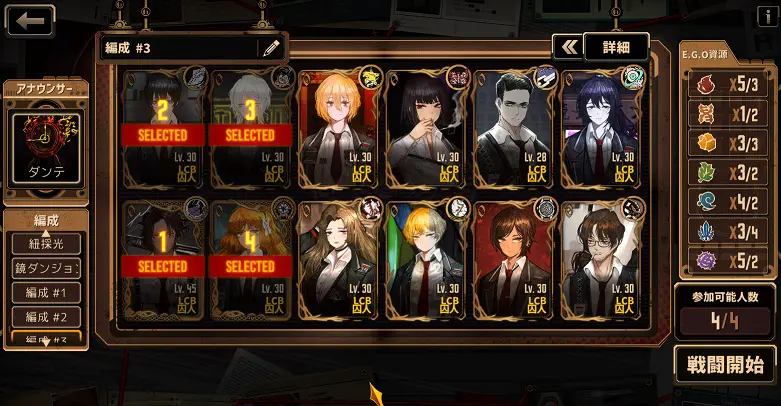The image size is (781, 406).
Task: Deselect the white-haired card marked 3
Action: coord(250,127)
